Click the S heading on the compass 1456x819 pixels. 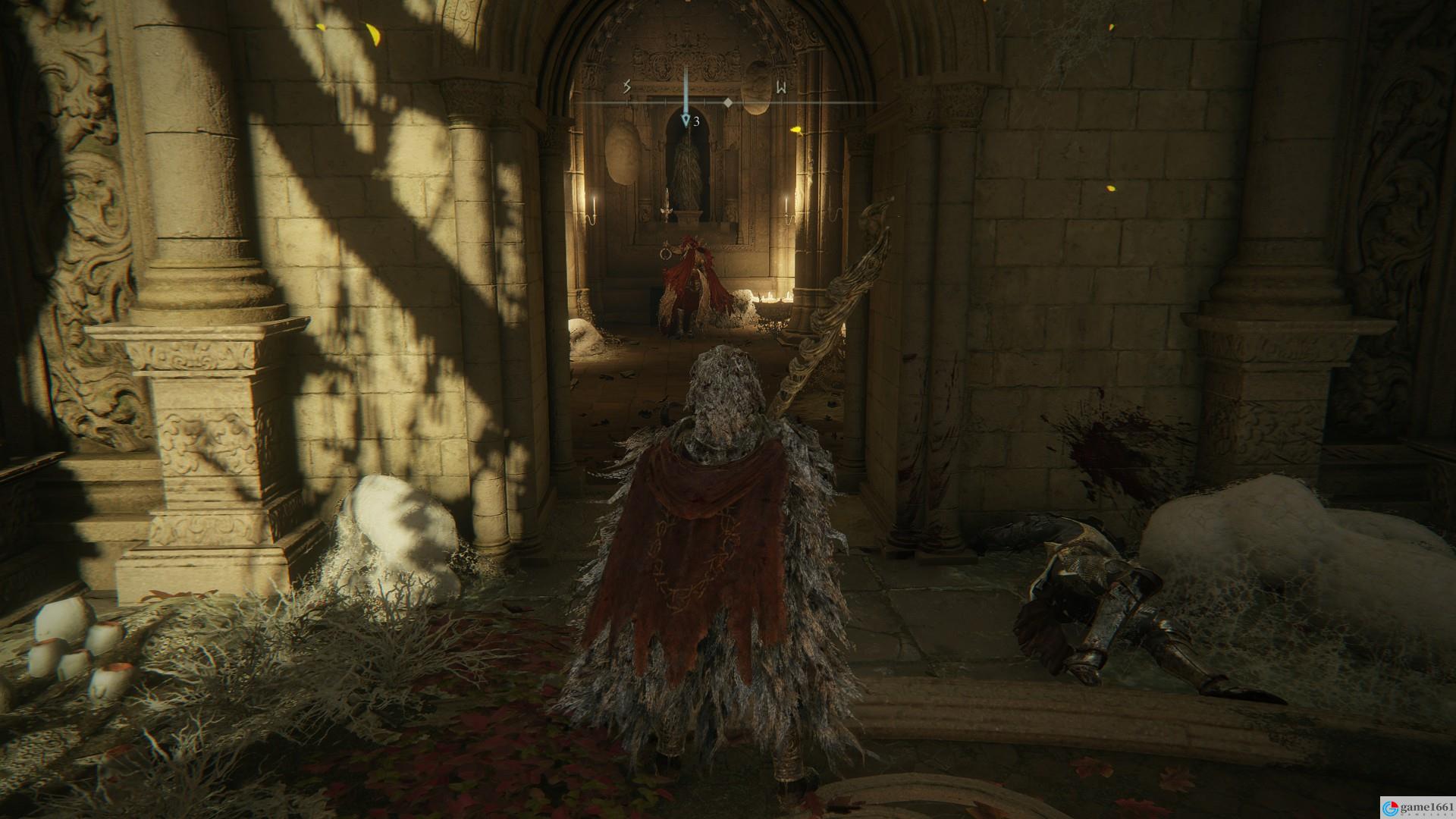coord(627,87)
